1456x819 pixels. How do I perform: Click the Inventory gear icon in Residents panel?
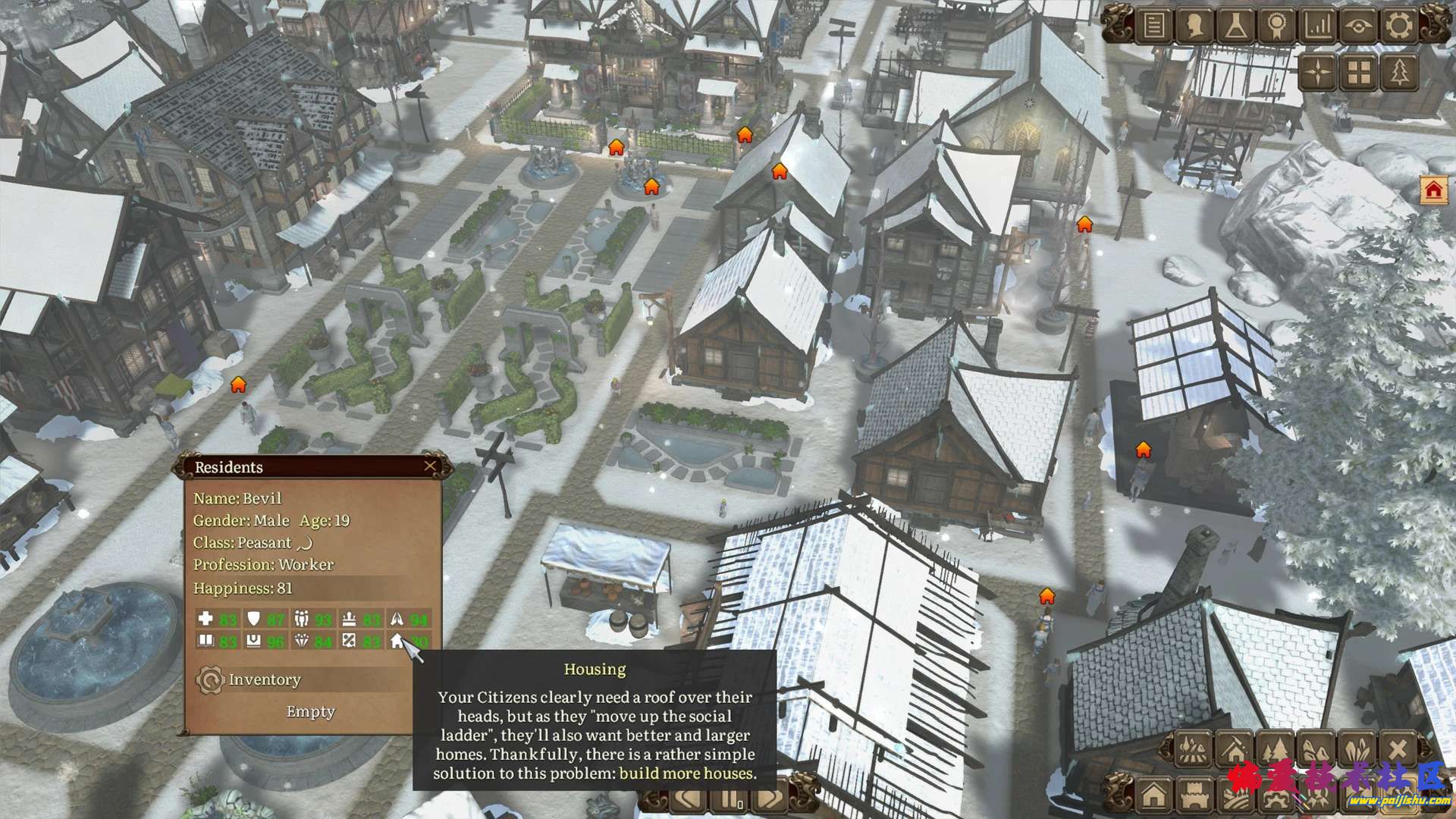click(209, 680)
